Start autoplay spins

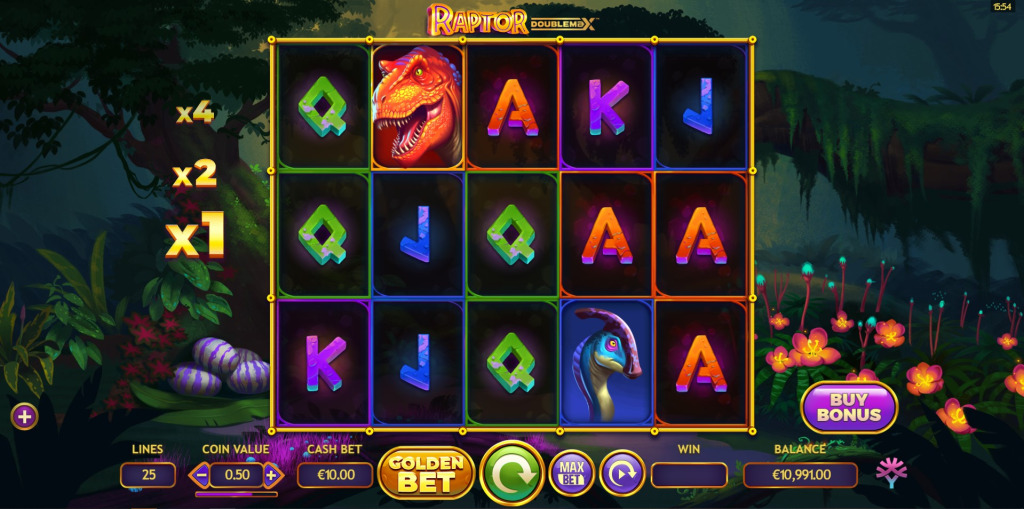[x=621, y=473]
